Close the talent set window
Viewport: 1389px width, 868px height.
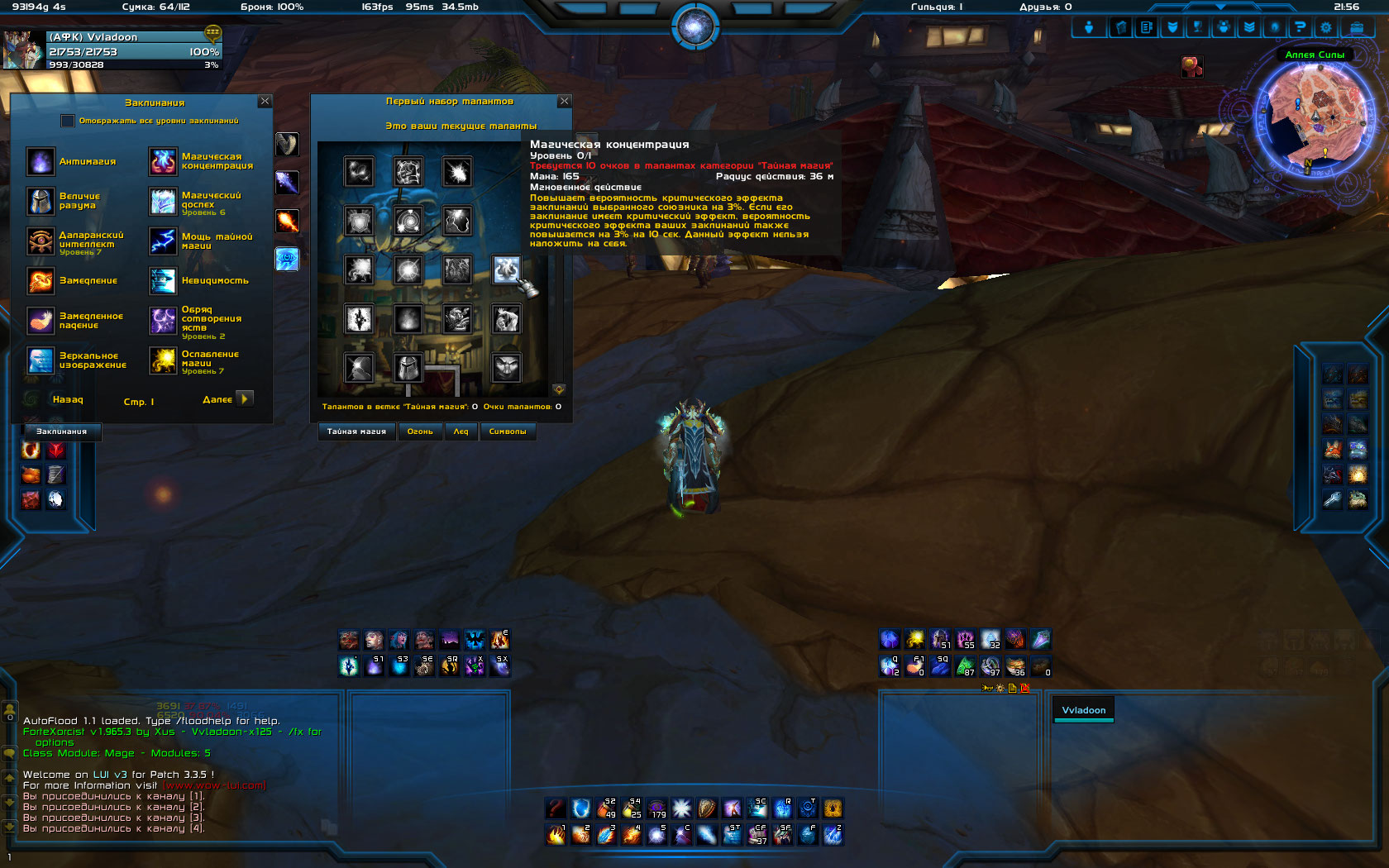565,101
